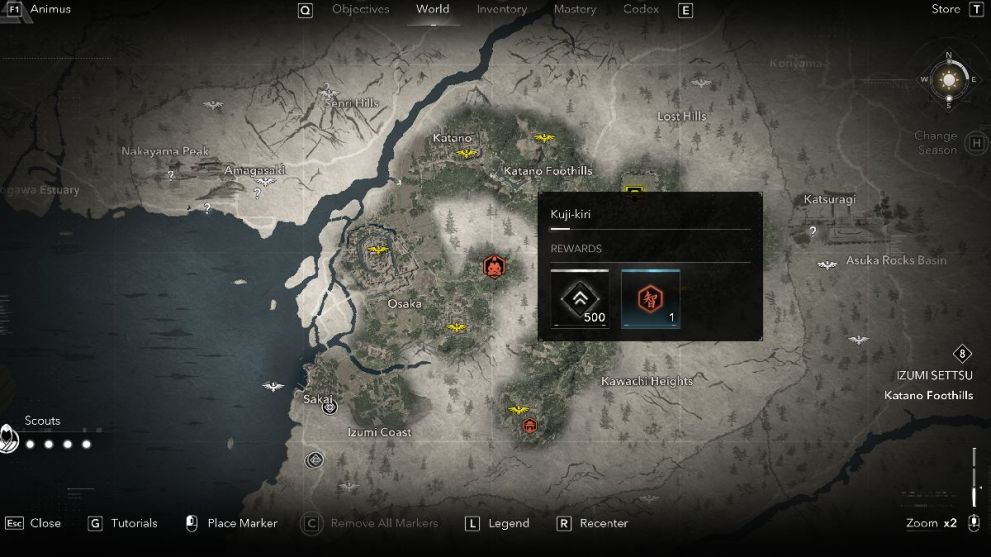Select the red Kuji-kiri marker near Osaka
The image size is (991, 557).
click(493, 266)
